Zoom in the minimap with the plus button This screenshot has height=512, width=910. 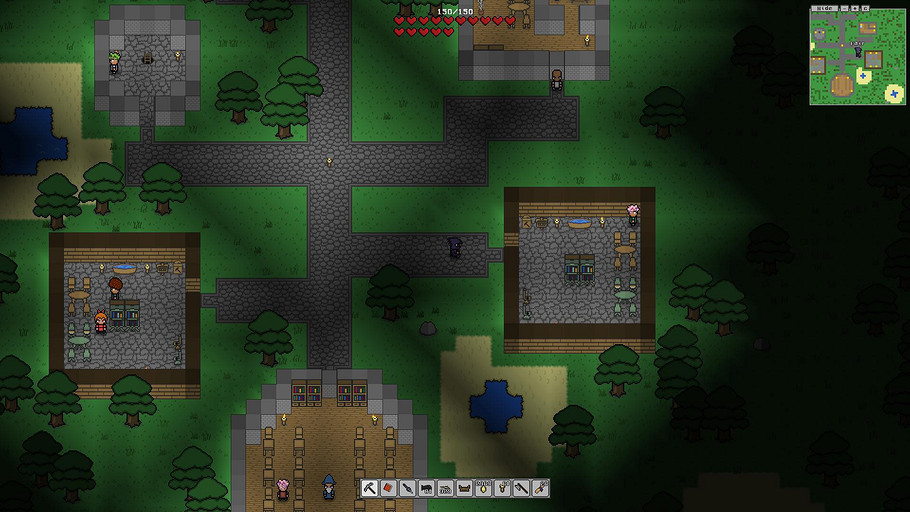(x=855, y=8)
